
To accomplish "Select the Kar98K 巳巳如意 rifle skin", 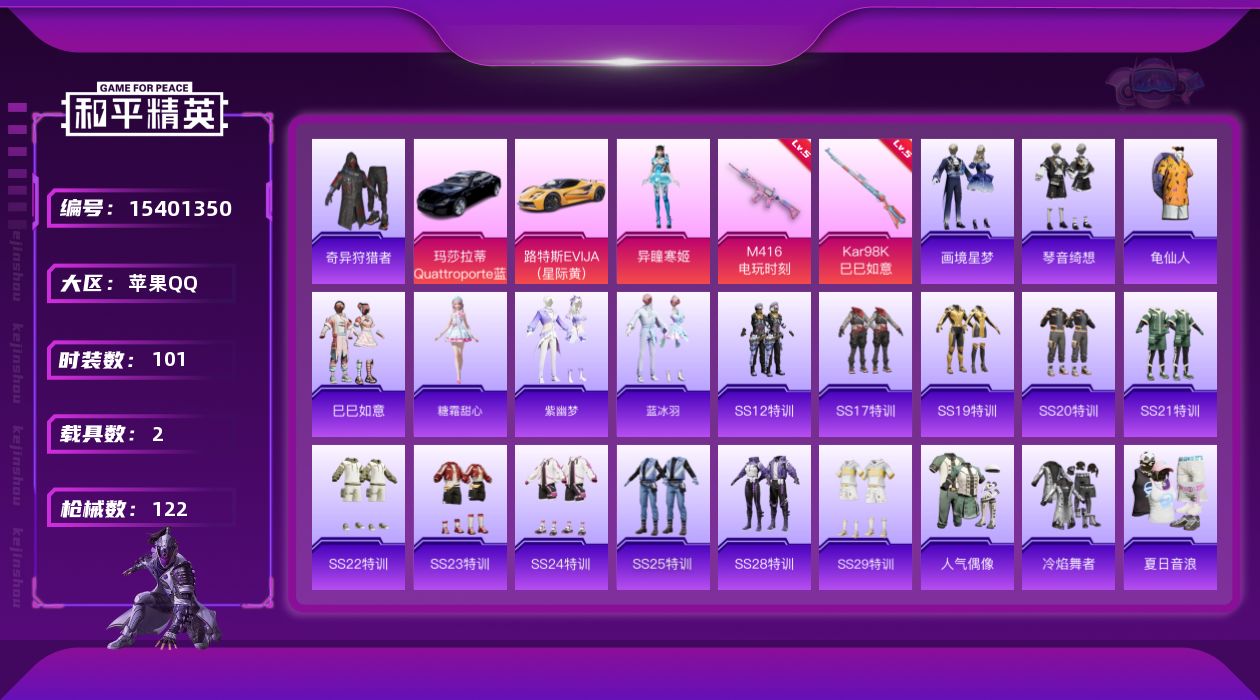I will coord(865,211).
